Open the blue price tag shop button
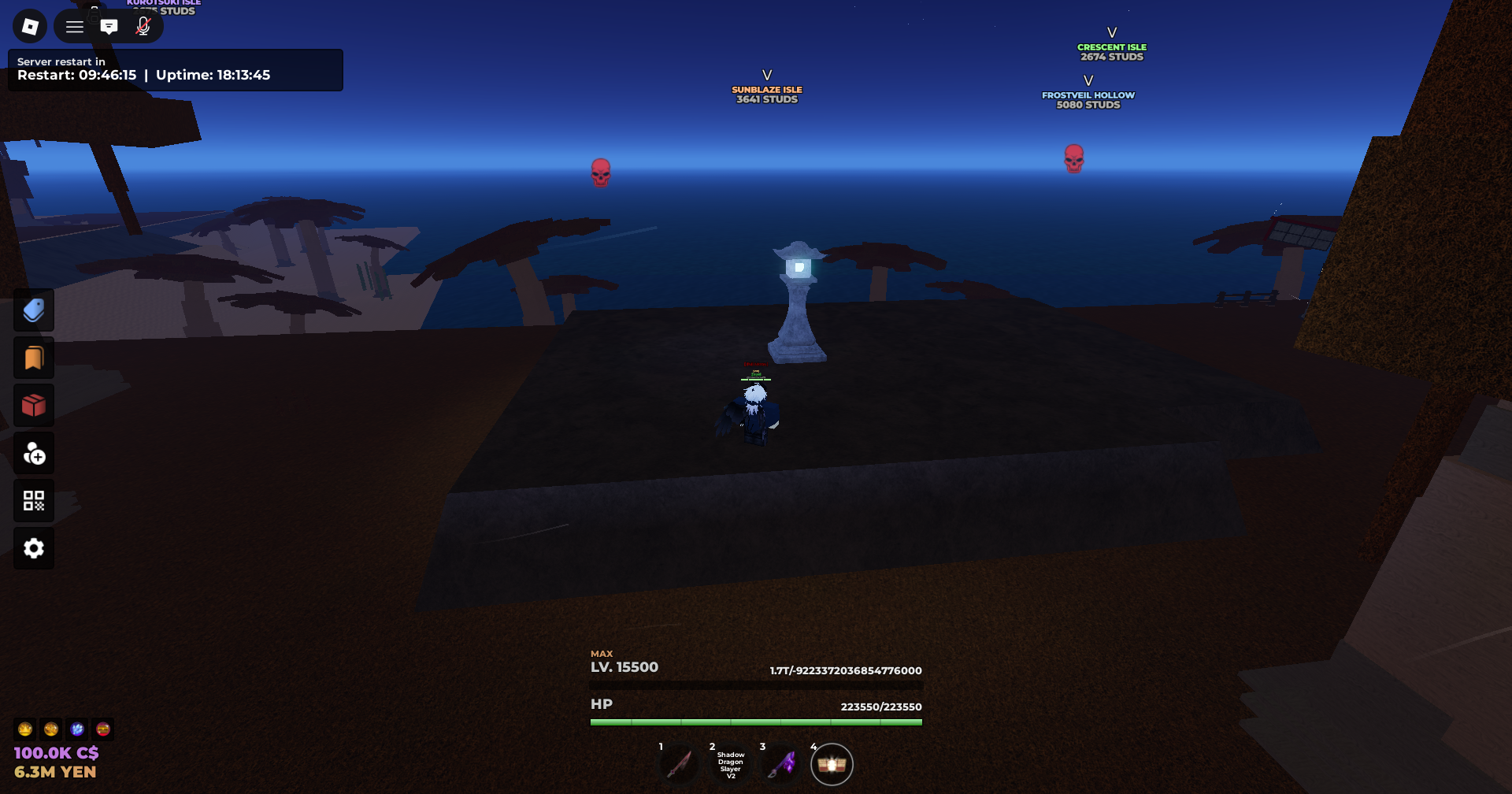The height and width of the screenshot is (794, 1512). [34, 310]
